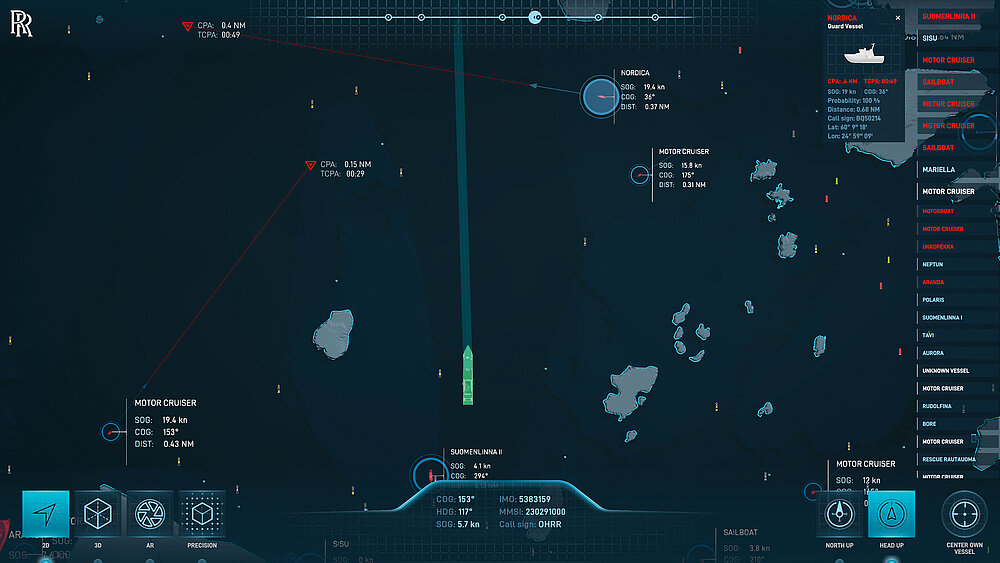Set map orientation to Head Up
This screenshot has width=1000, height=563.
coord(890,514)
